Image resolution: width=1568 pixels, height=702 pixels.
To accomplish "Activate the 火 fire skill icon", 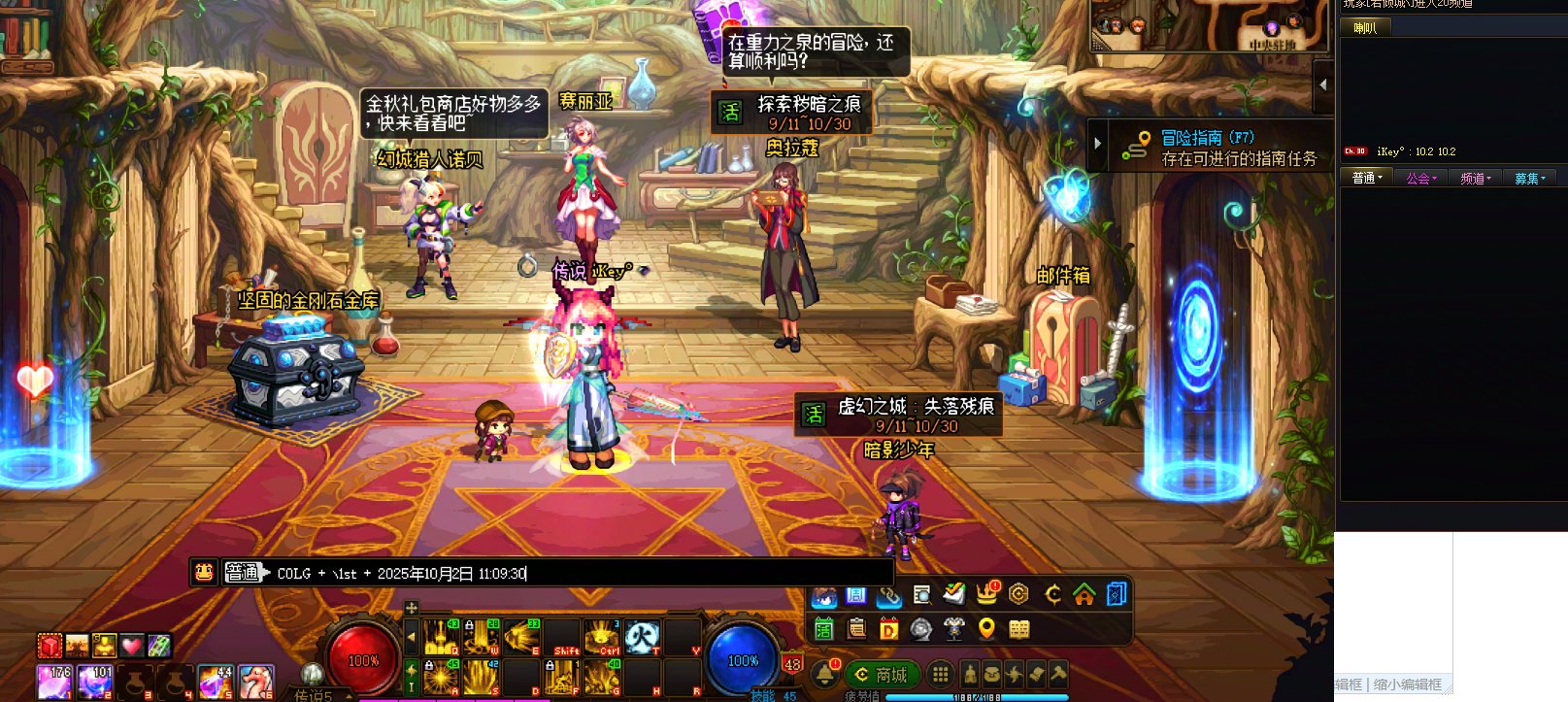I will coord(642,637).
